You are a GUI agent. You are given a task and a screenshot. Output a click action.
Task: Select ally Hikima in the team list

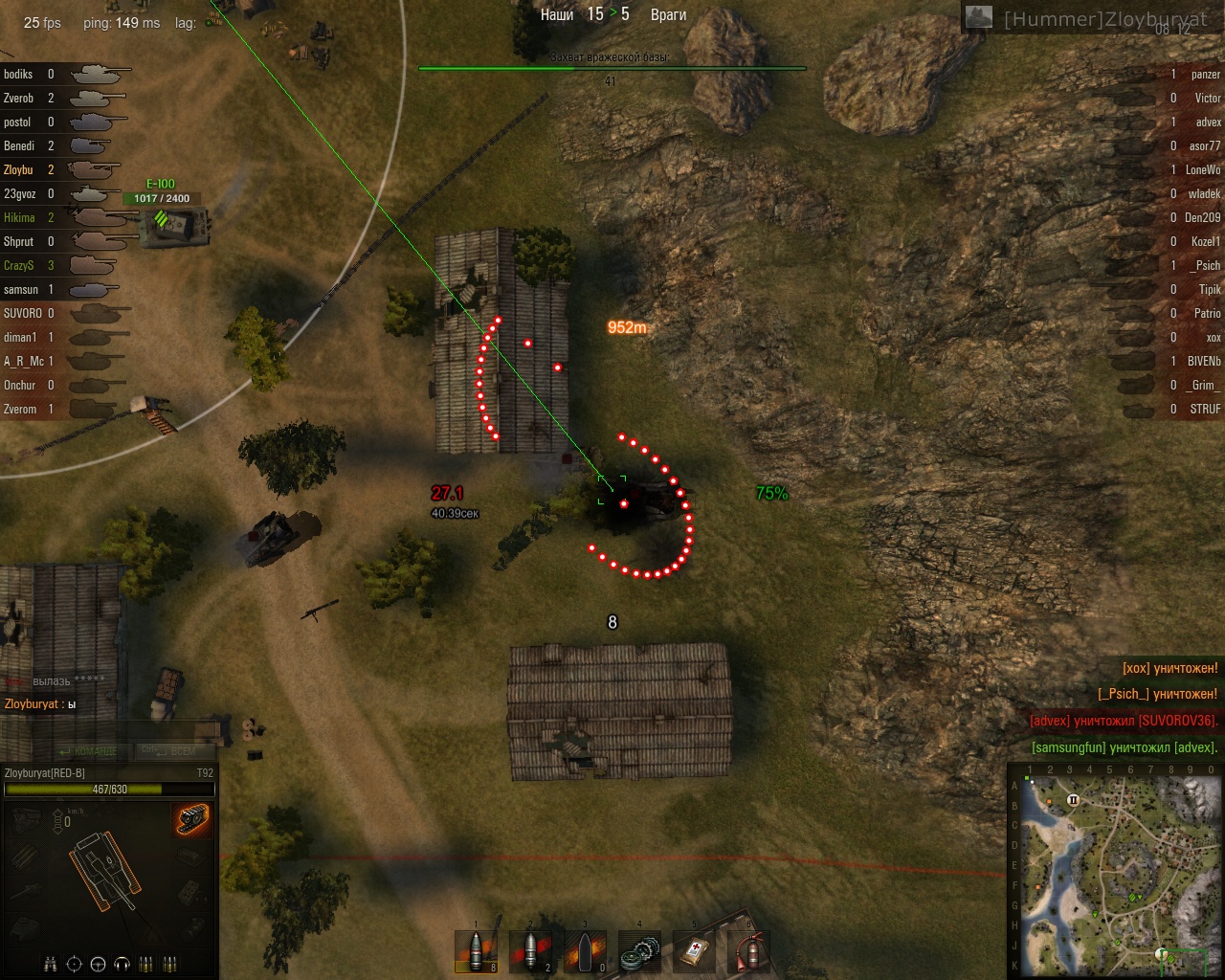[19, 217]
